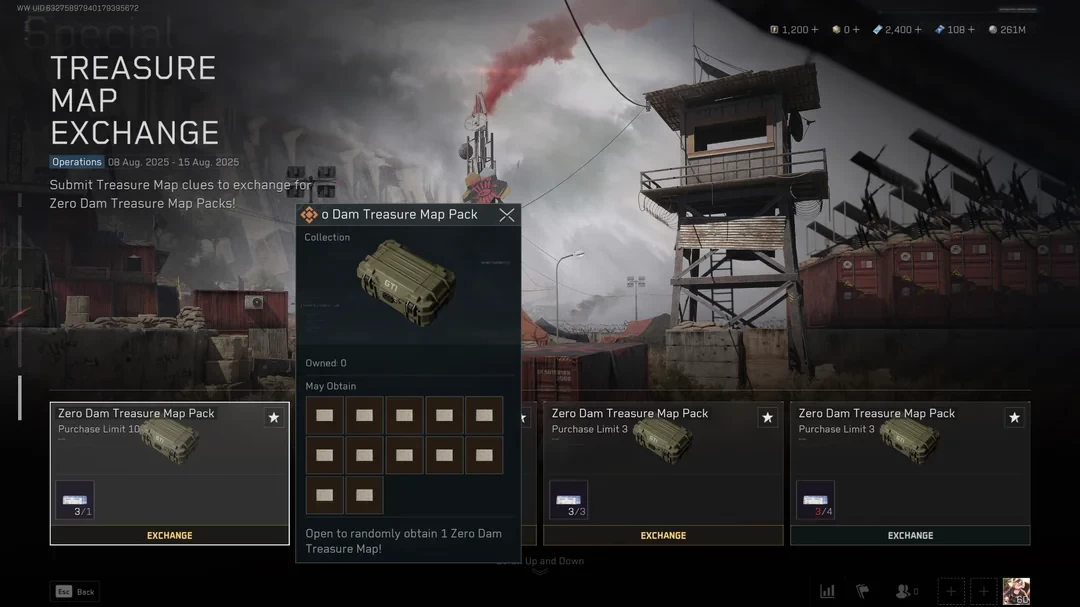Exchange the pack costing 3 clues
1080x607 pixels.
(663, 535)
